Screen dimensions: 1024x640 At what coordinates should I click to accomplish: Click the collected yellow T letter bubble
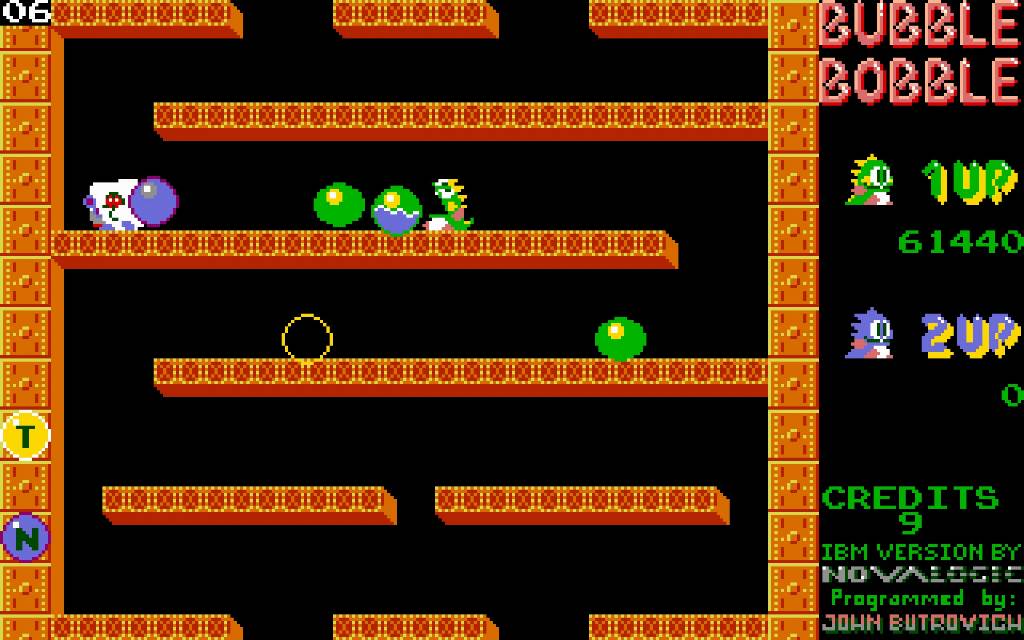(x=26, y=435)
